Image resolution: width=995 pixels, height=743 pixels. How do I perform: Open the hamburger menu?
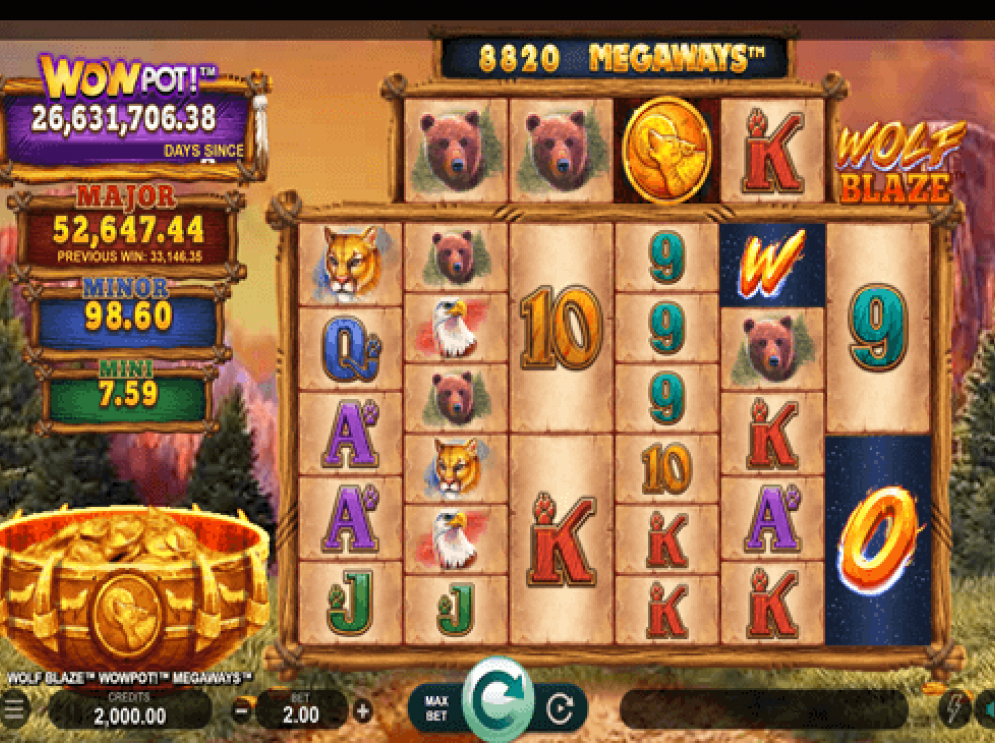13,711
